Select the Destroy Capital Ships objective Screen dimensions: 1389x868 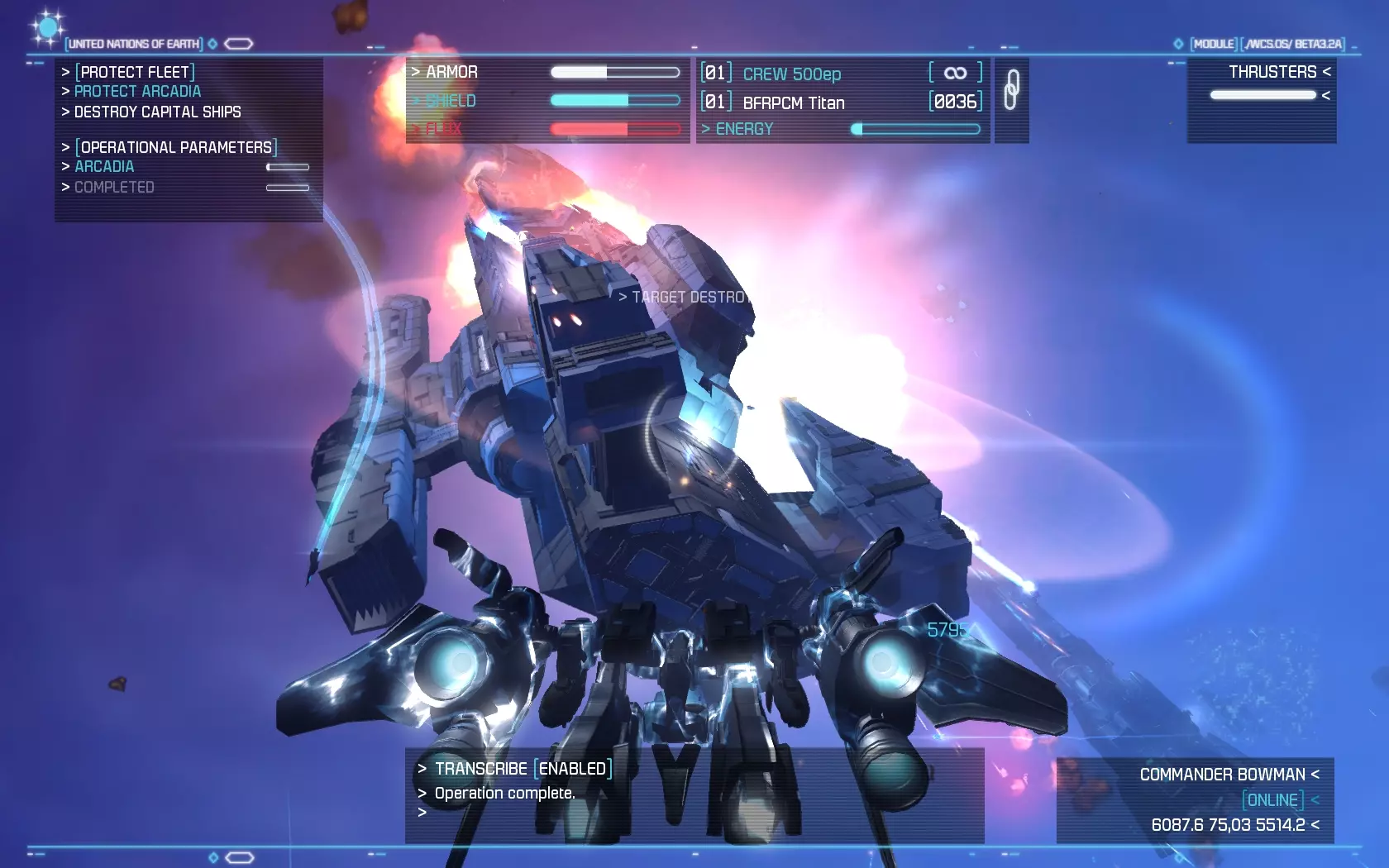click(x=157, y=112)
